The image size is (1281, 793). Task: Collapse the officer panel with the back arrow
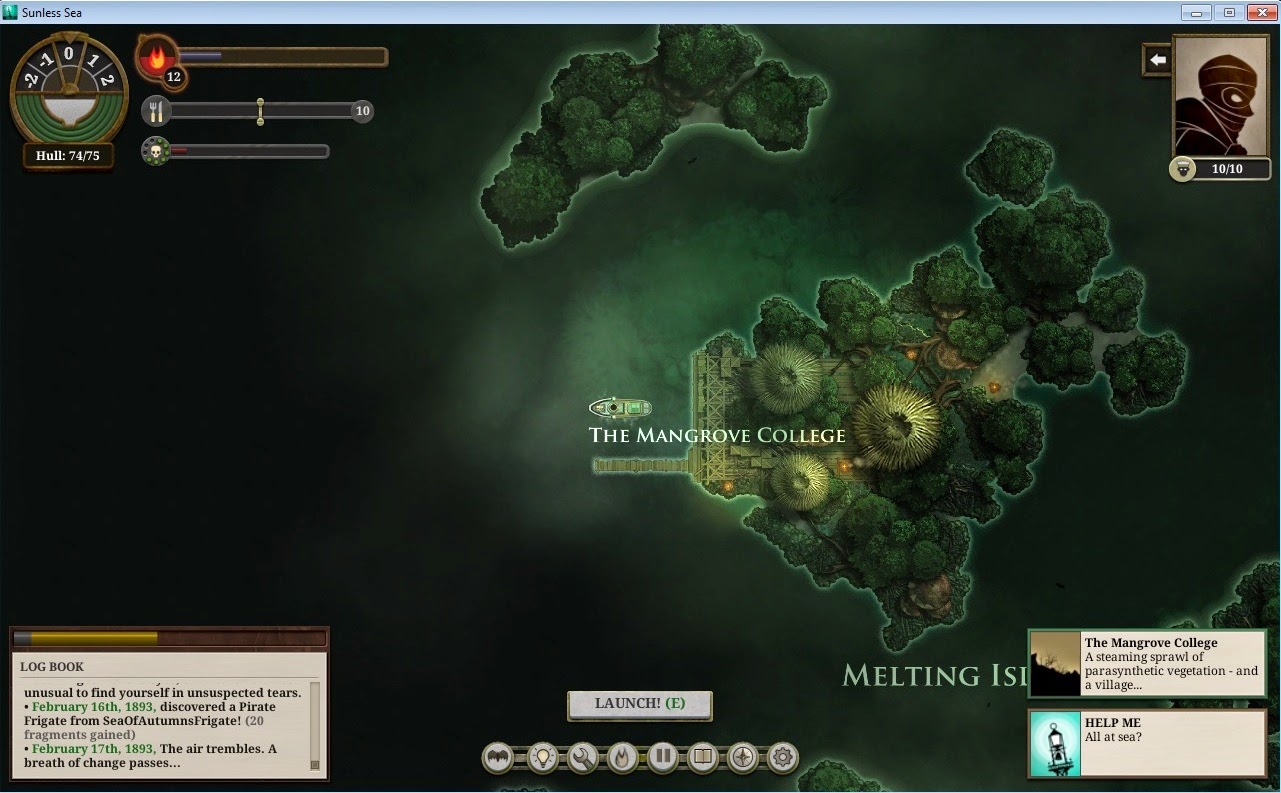click(x=1156, y=59)
